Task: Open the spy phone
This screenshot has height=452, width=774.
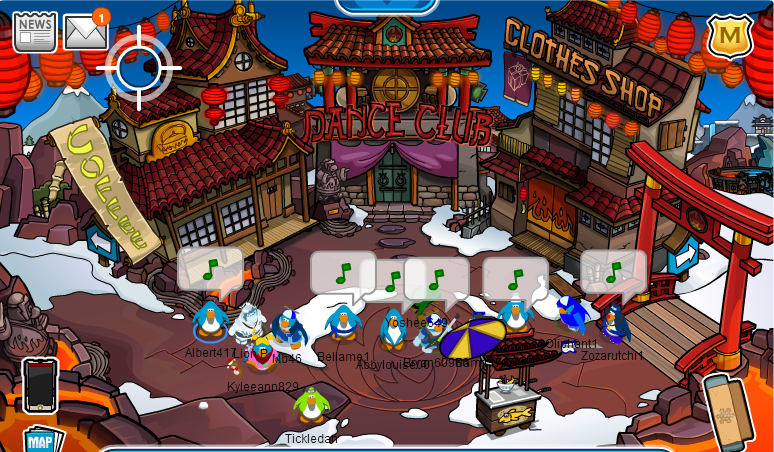Action: click(x=40, y=384)
